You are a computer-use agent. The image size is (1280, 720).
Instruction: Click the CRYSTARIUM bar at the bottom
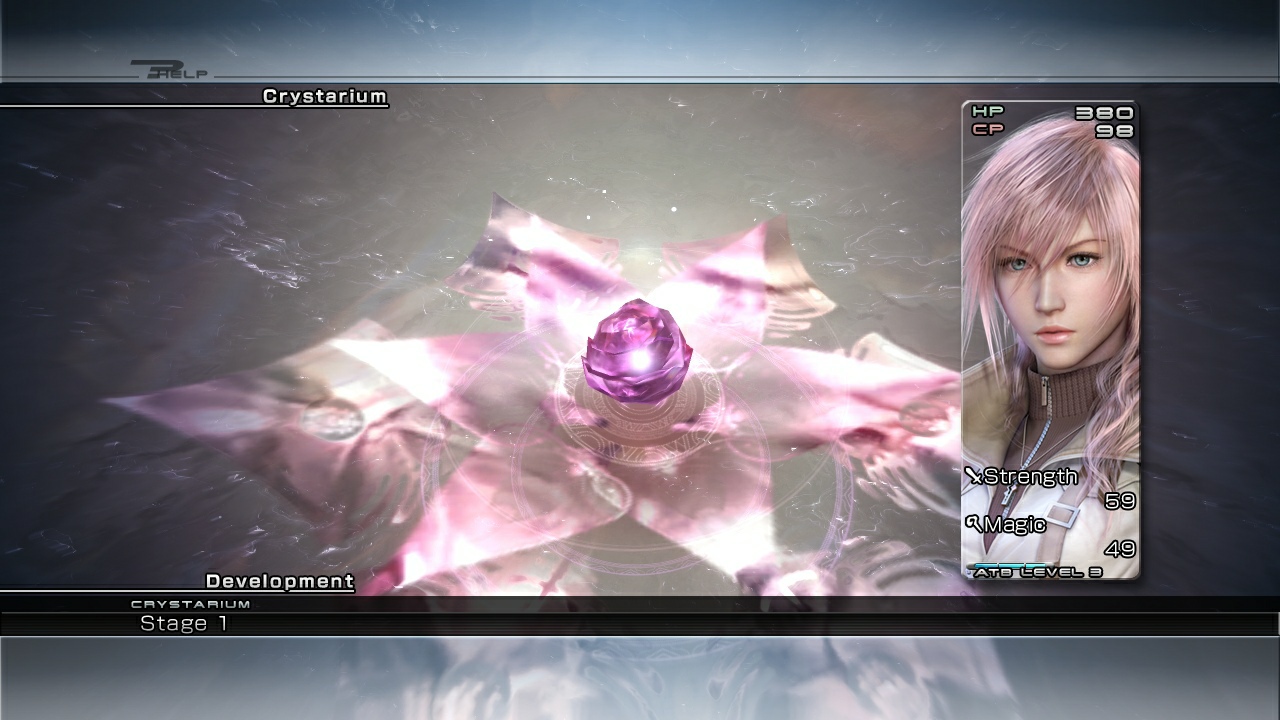click(x=190, y=603)
